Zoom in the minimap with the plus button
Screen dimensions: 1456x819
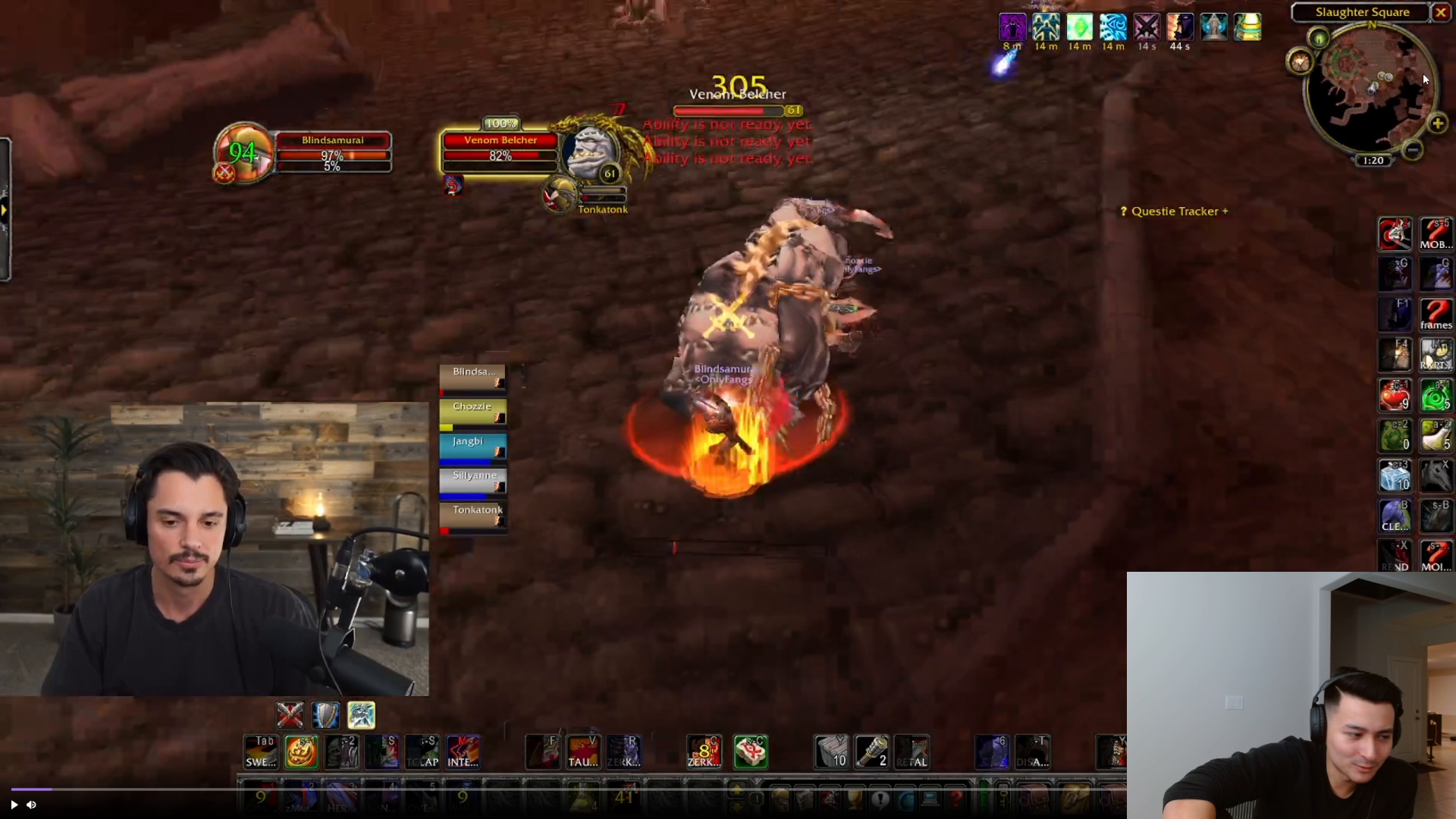(x=1437, y=124)
